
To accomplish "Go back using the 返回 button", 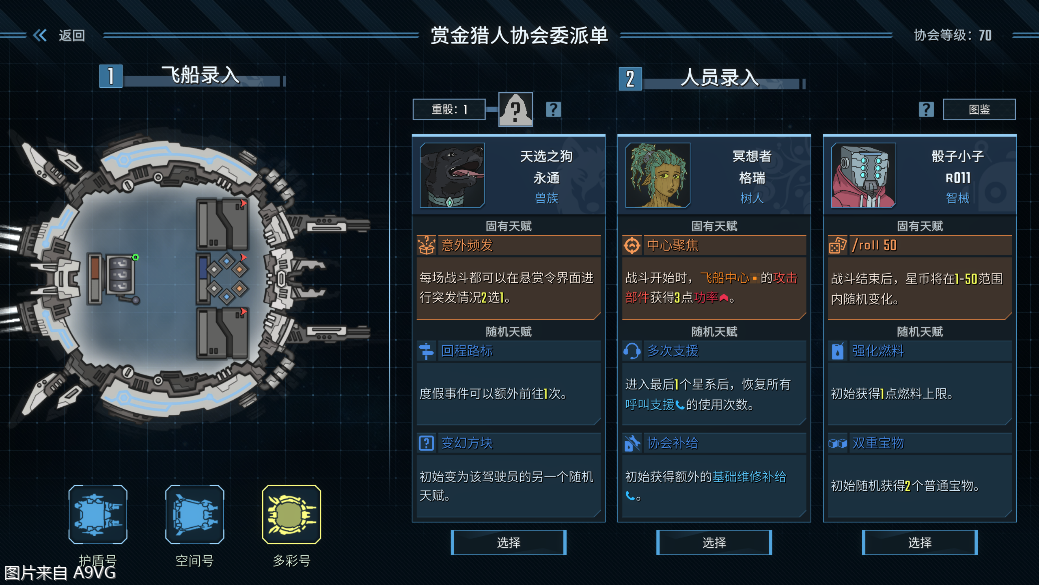I will pyautogui.click(x=60, y=35).
